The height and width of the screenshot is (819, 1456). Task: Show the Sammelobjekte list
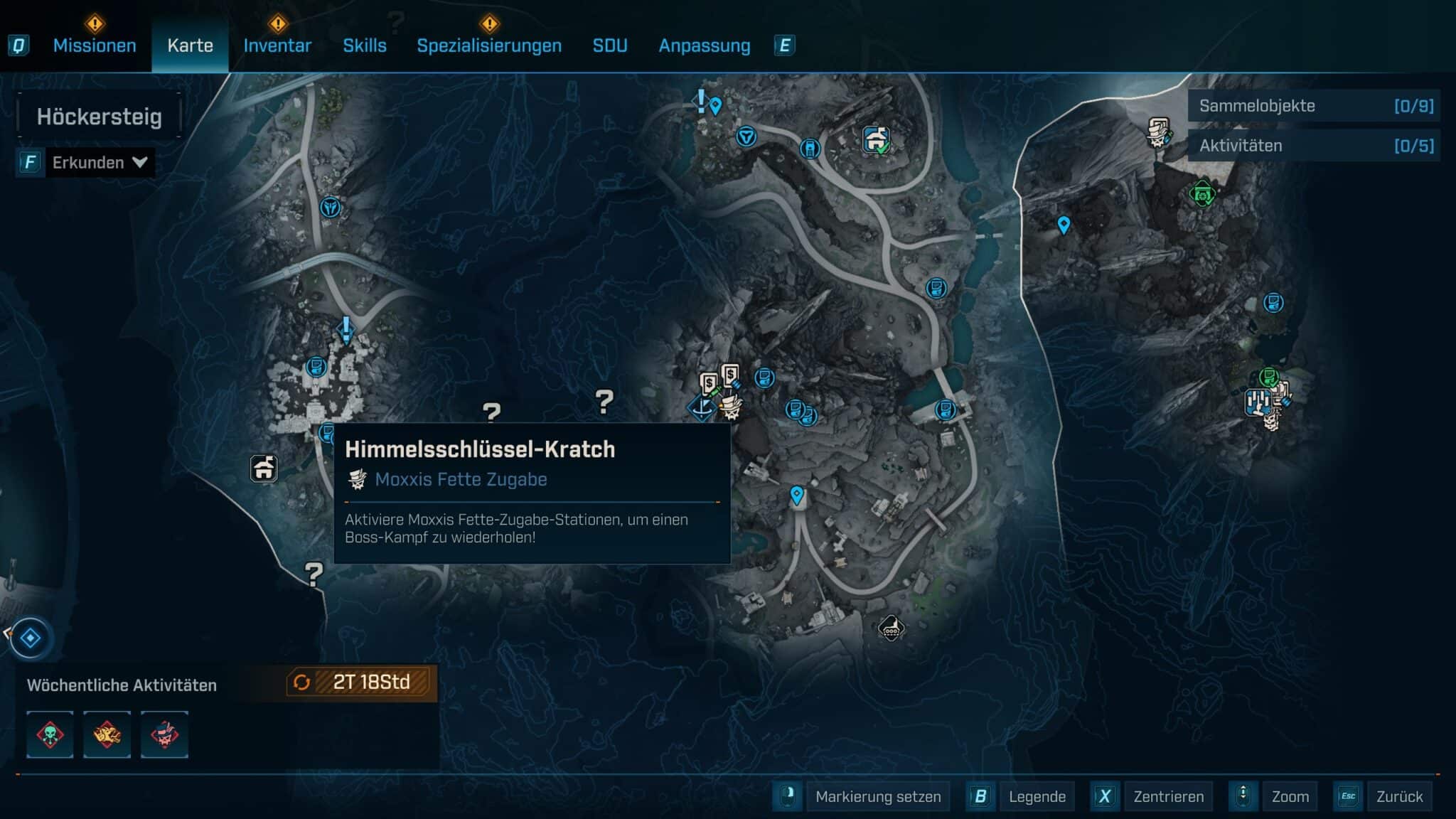click(1314, 106)
